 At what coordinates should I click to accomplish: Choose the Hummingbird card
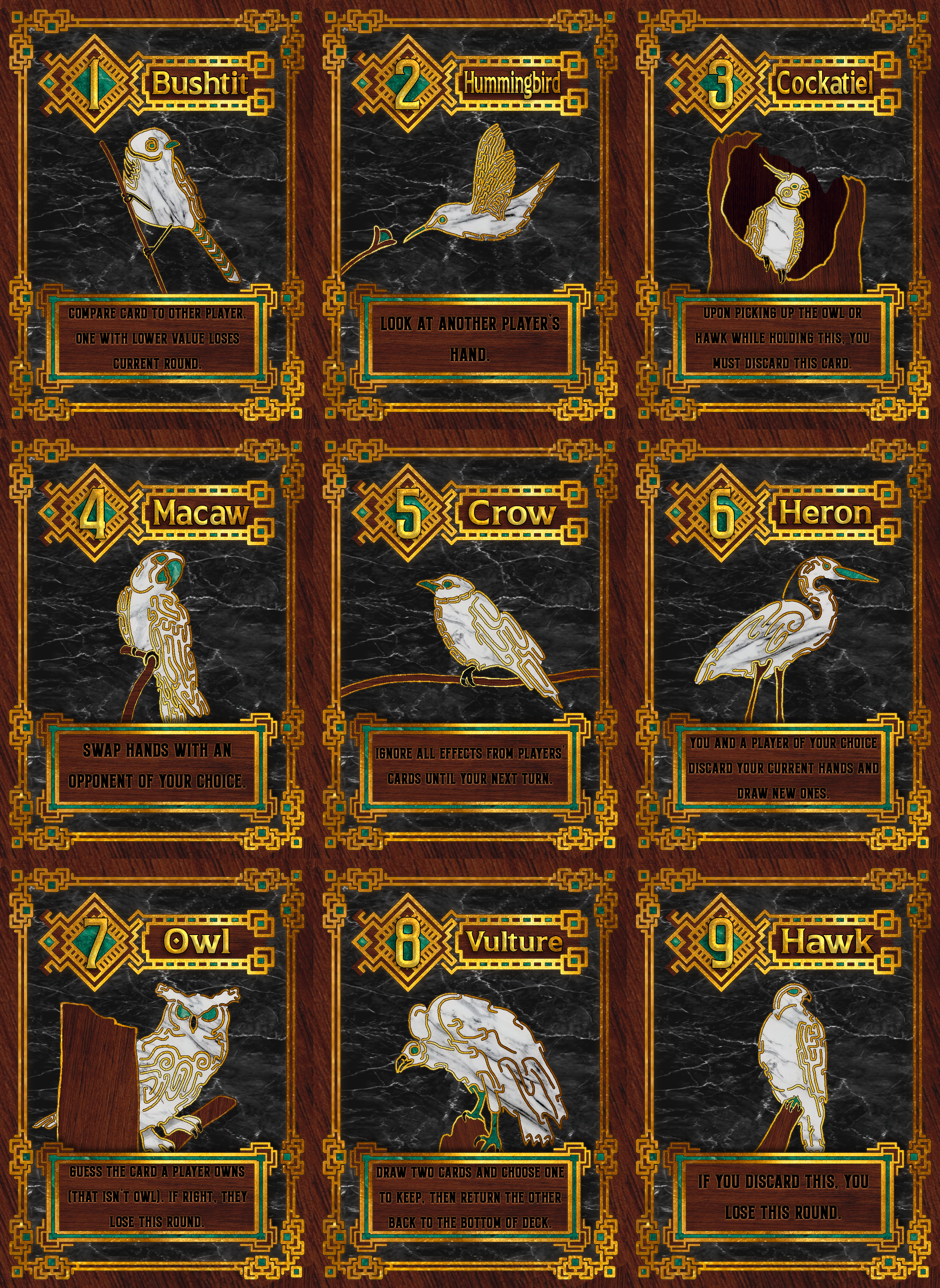(x=469, y=216)
